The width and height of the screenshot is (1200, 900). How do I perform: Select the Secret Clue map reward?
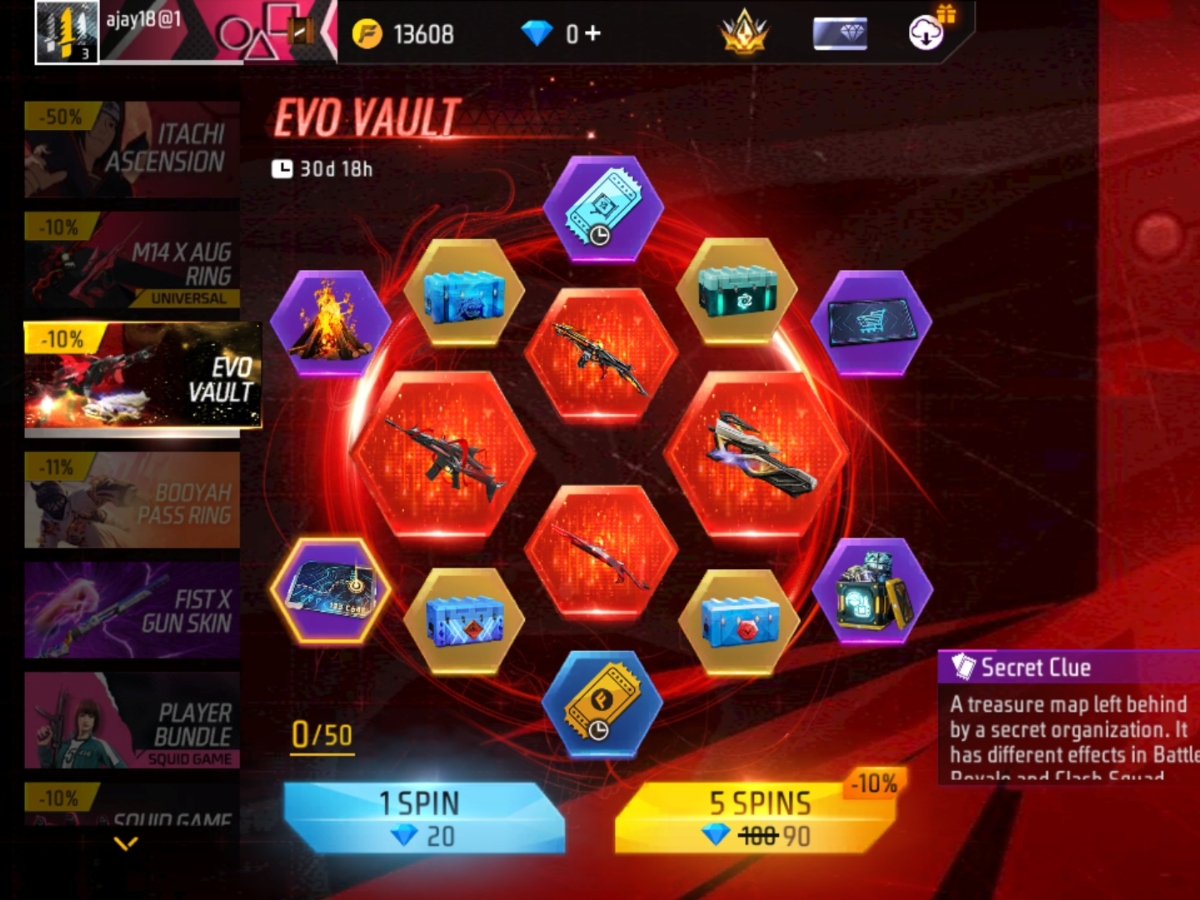(330, 591)
